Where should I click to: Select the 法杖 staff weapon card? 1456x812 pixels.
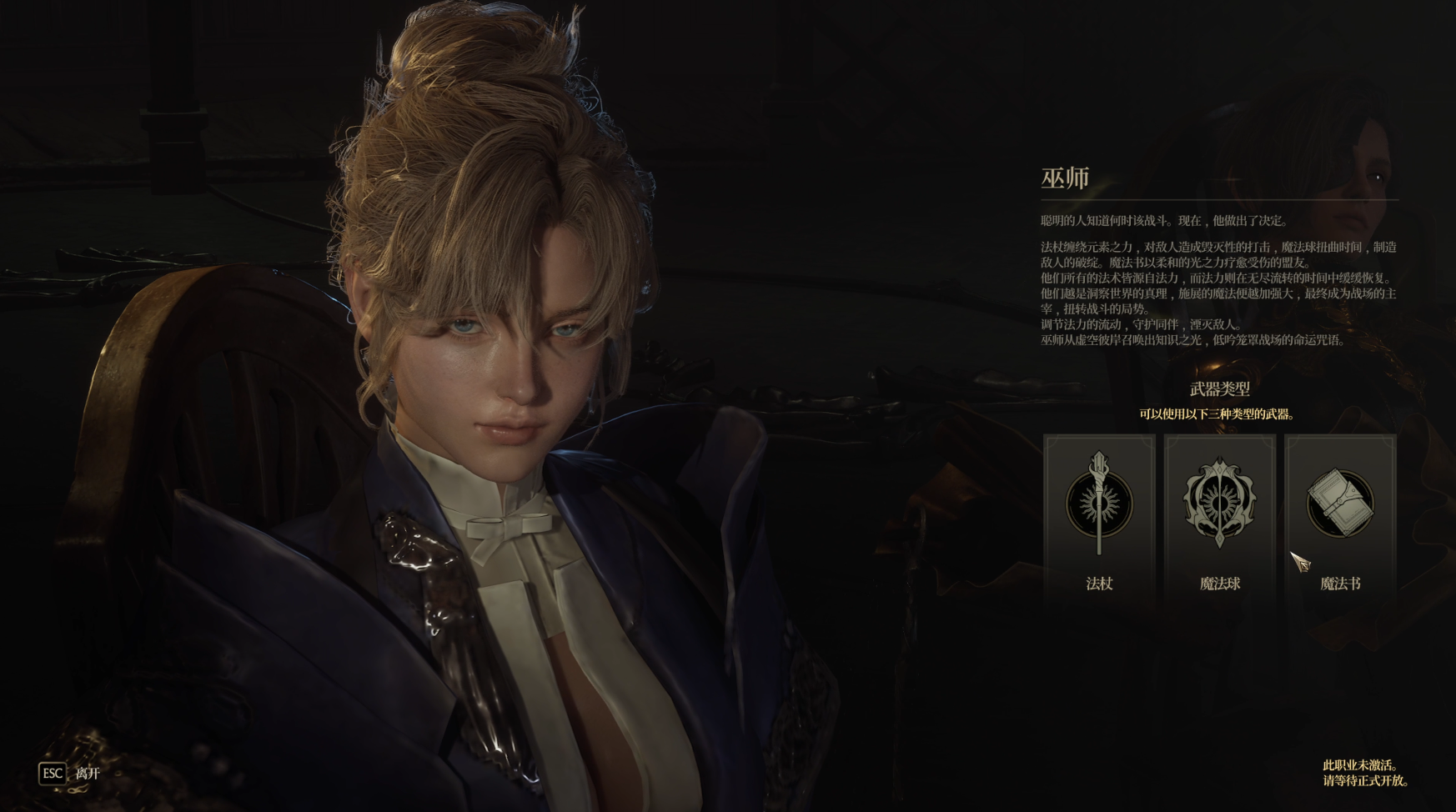pos(1099,517)
